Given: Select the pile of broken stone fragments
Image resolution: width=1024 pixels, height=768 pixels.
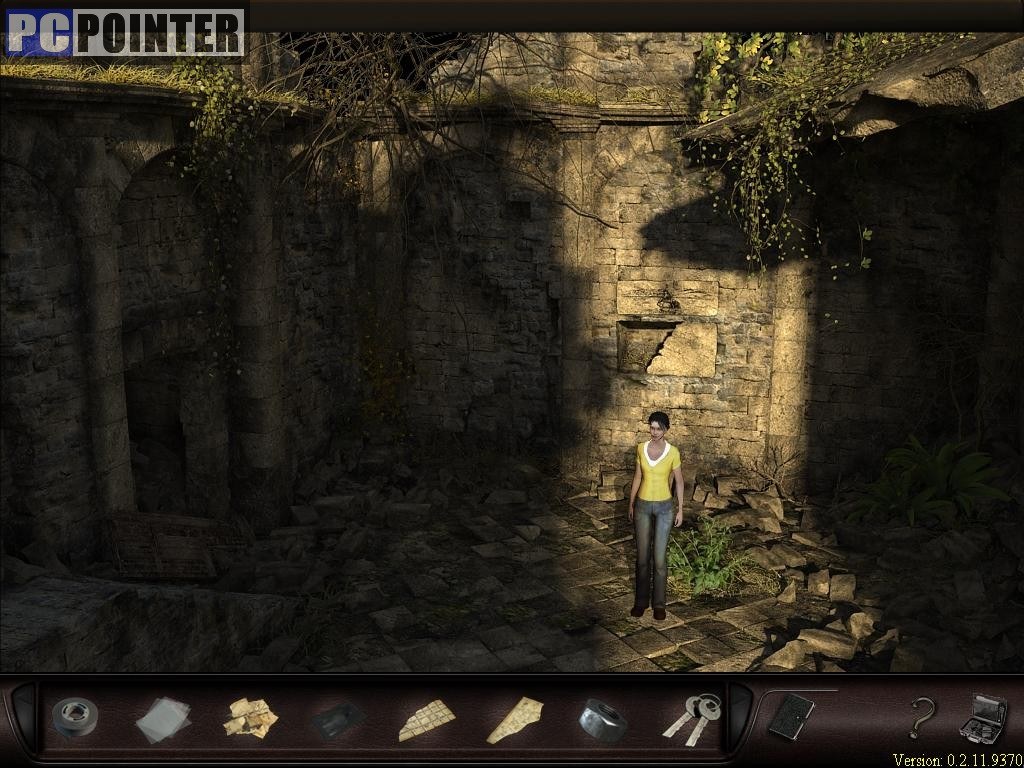Looking at the screenshot, I should (250, 718).
